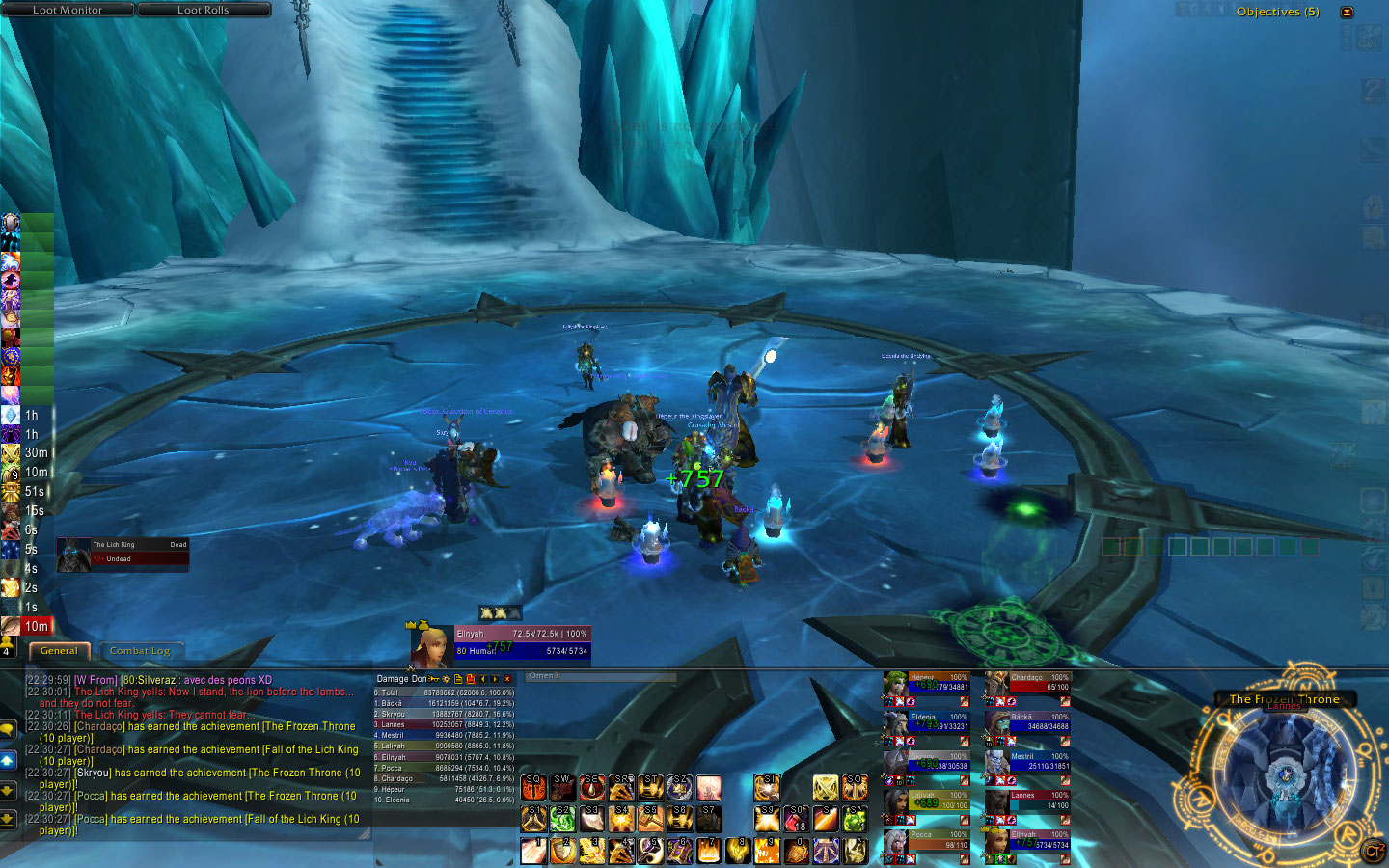
Task: Click Ellnyah's player unit frame
Action: pyautogui.click(x=502, y=642)
